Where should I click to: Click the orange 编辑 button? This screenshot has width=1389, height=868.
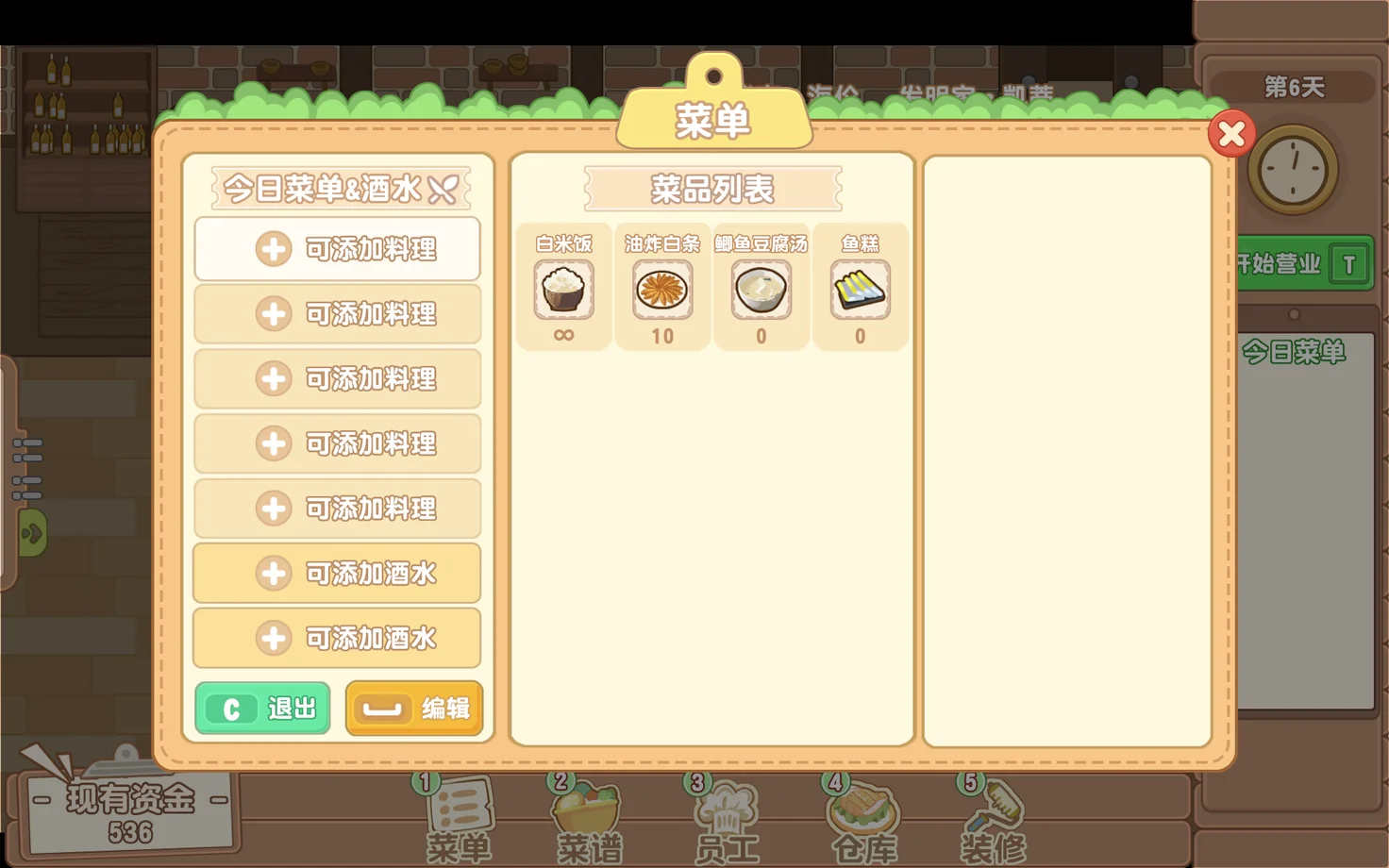tap(414, 709)
